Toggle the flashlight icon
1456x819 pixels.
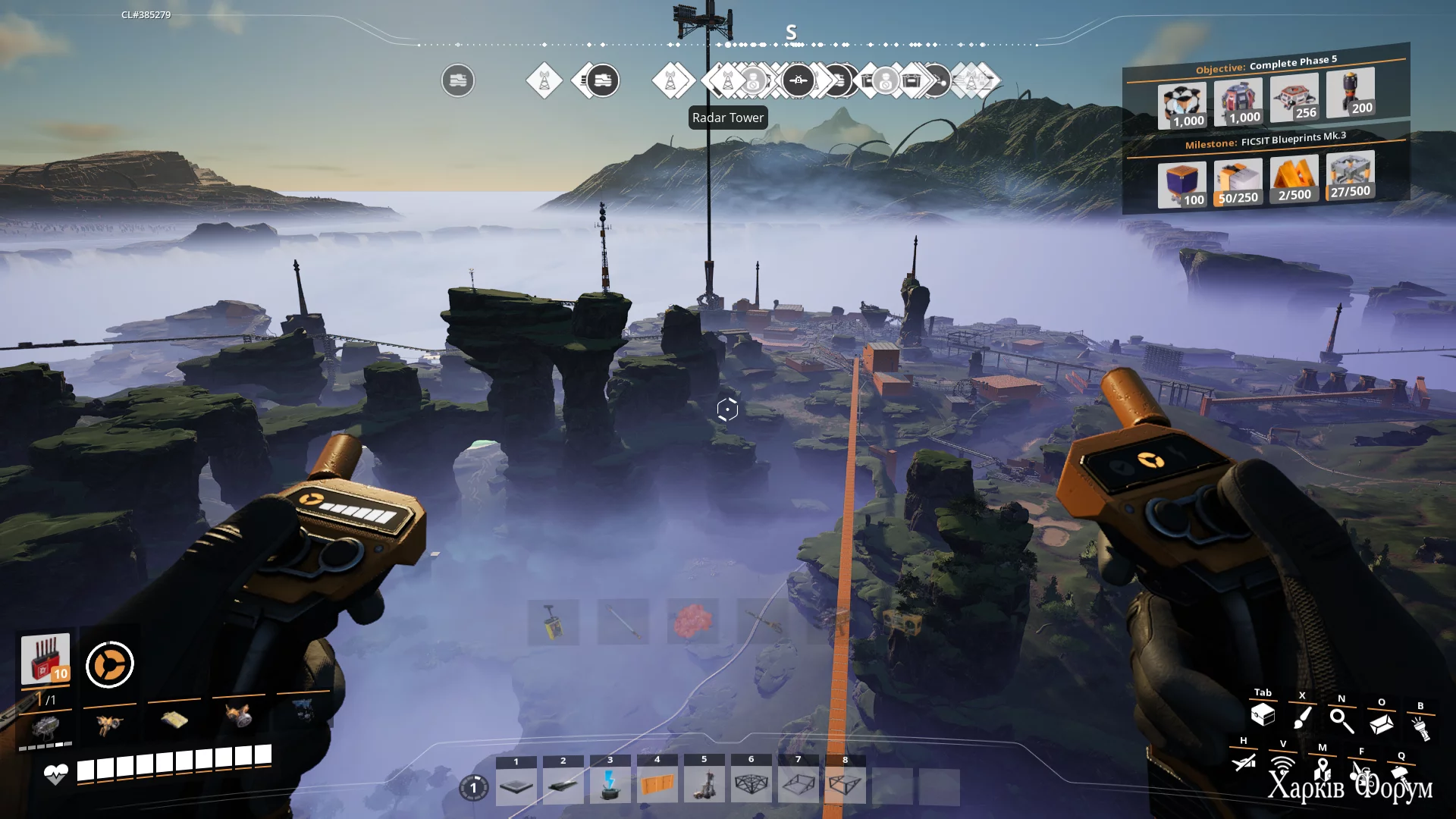(1420, 728)
